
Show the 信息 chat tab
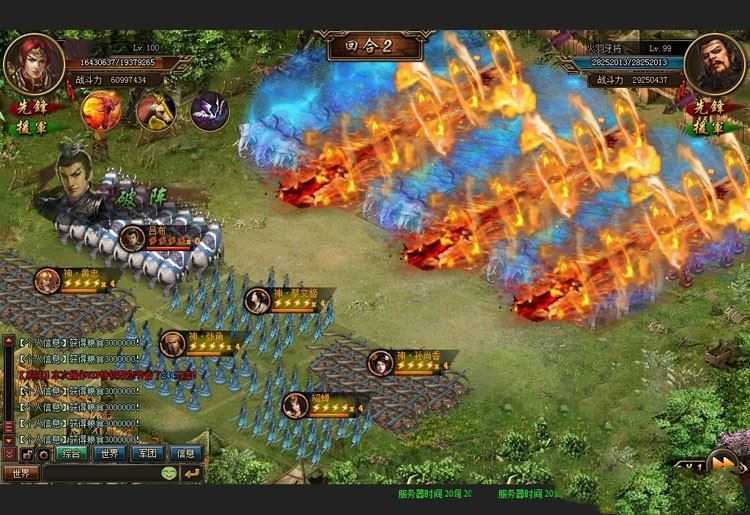click(x=186, y=453)
